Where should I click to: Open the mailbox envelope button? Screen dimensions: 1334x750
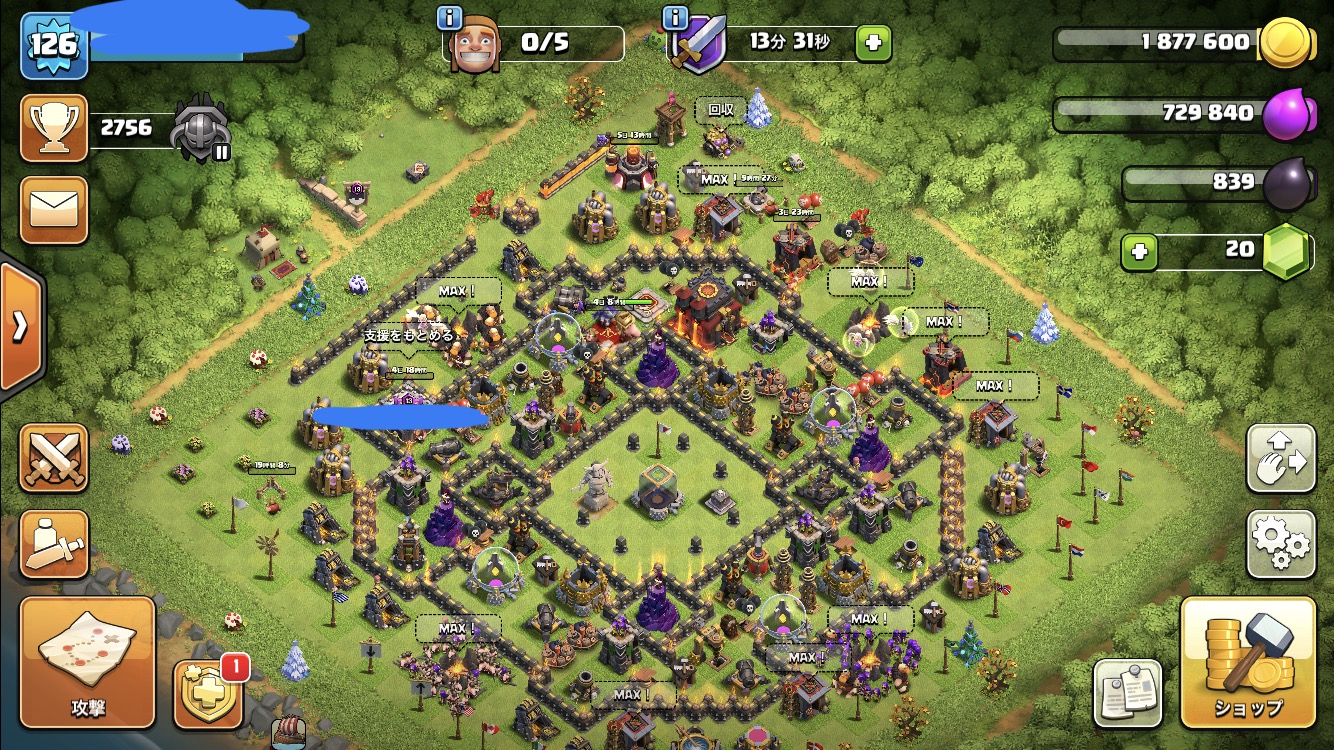[54, 210]
